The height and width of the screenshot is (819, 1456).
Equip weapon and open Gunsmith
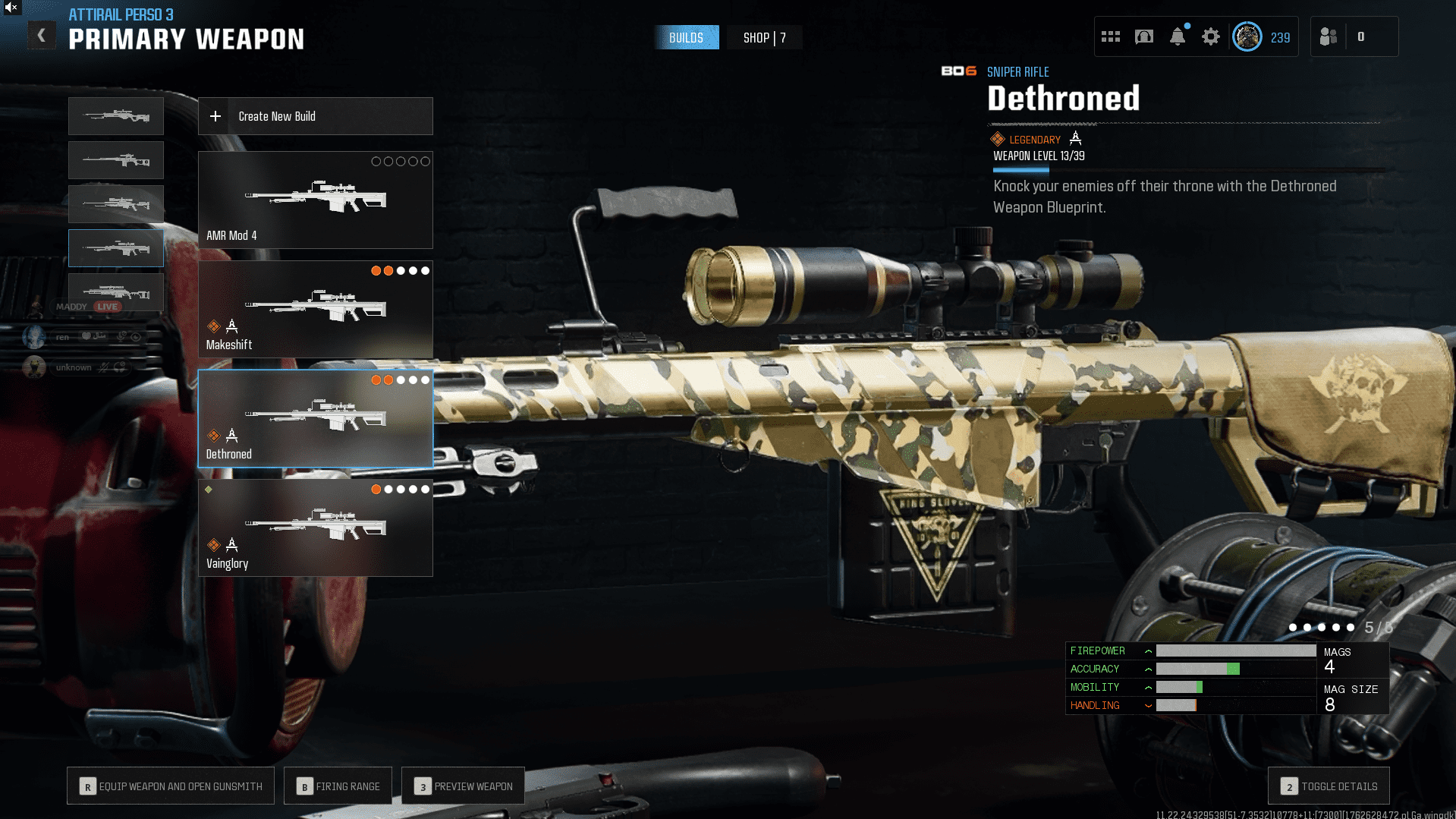point(171,786)
